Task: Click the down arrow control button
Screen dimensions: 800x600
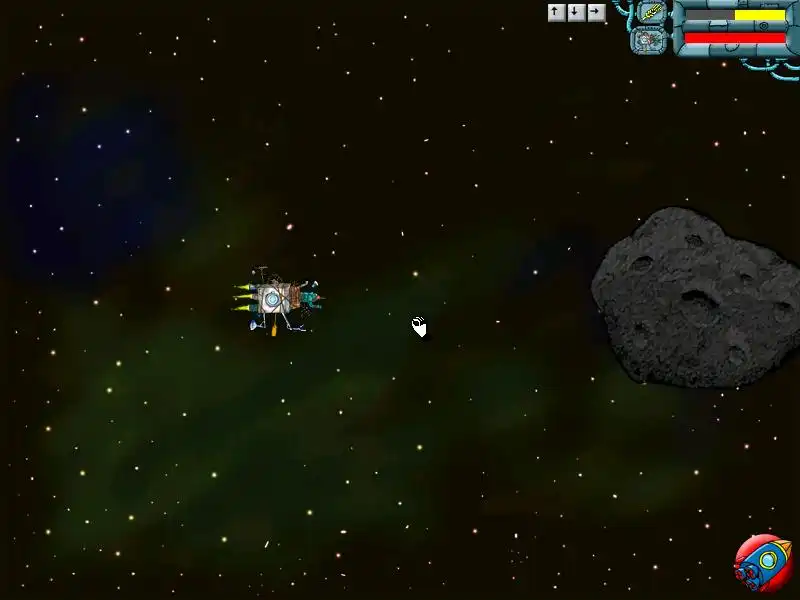Action: [576, 12]
